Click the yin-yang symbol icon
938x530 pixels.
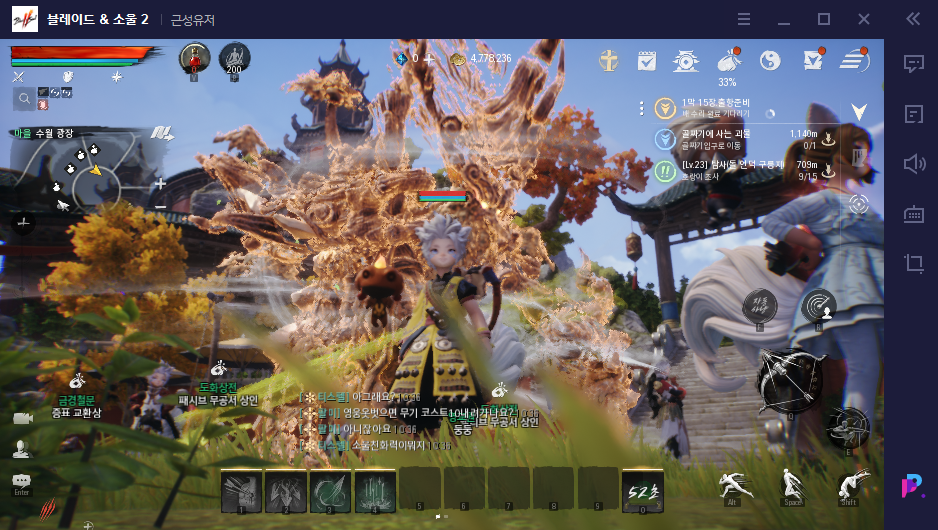(770, 61)
